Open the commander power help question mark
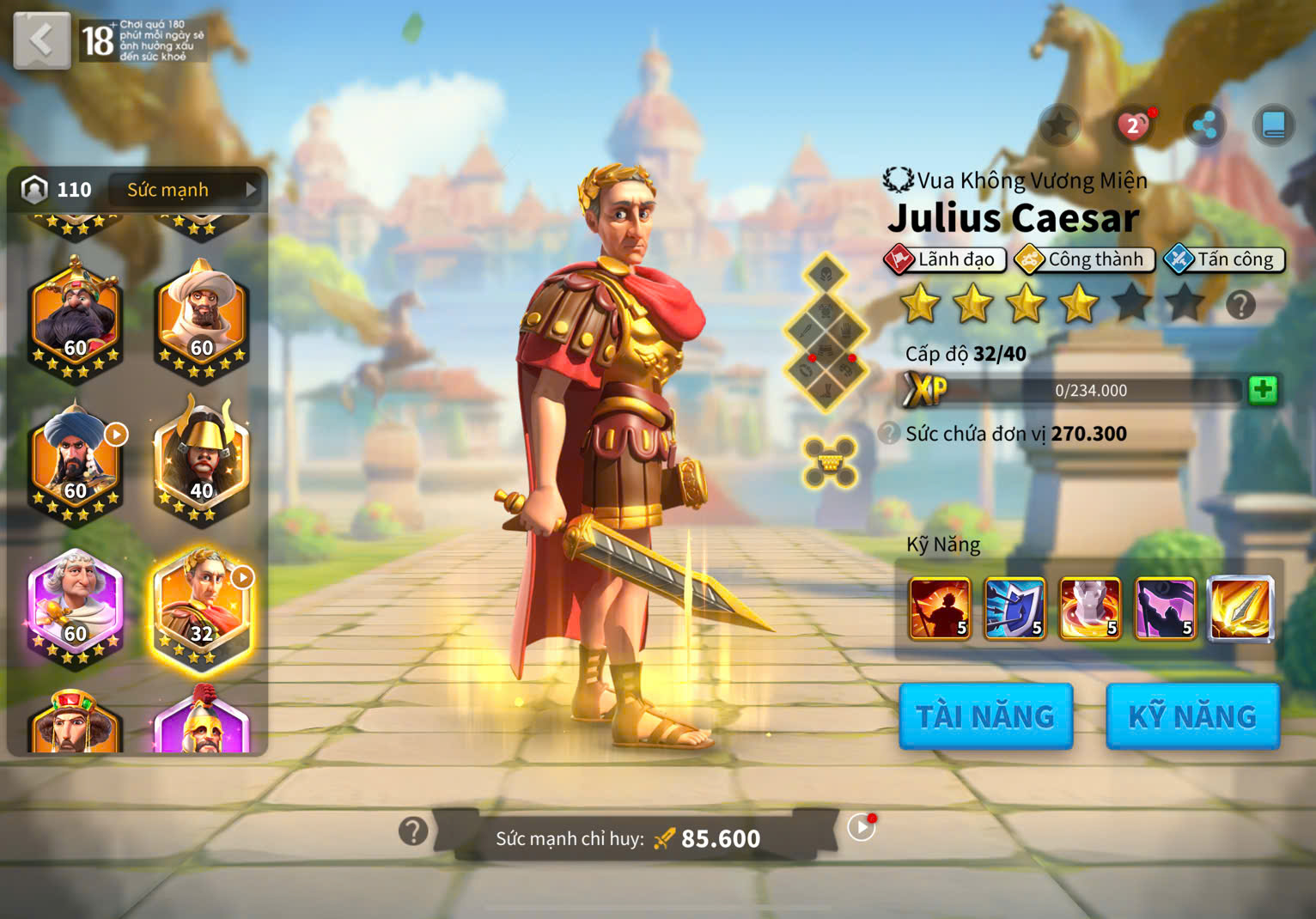 [x=413, y=831]
